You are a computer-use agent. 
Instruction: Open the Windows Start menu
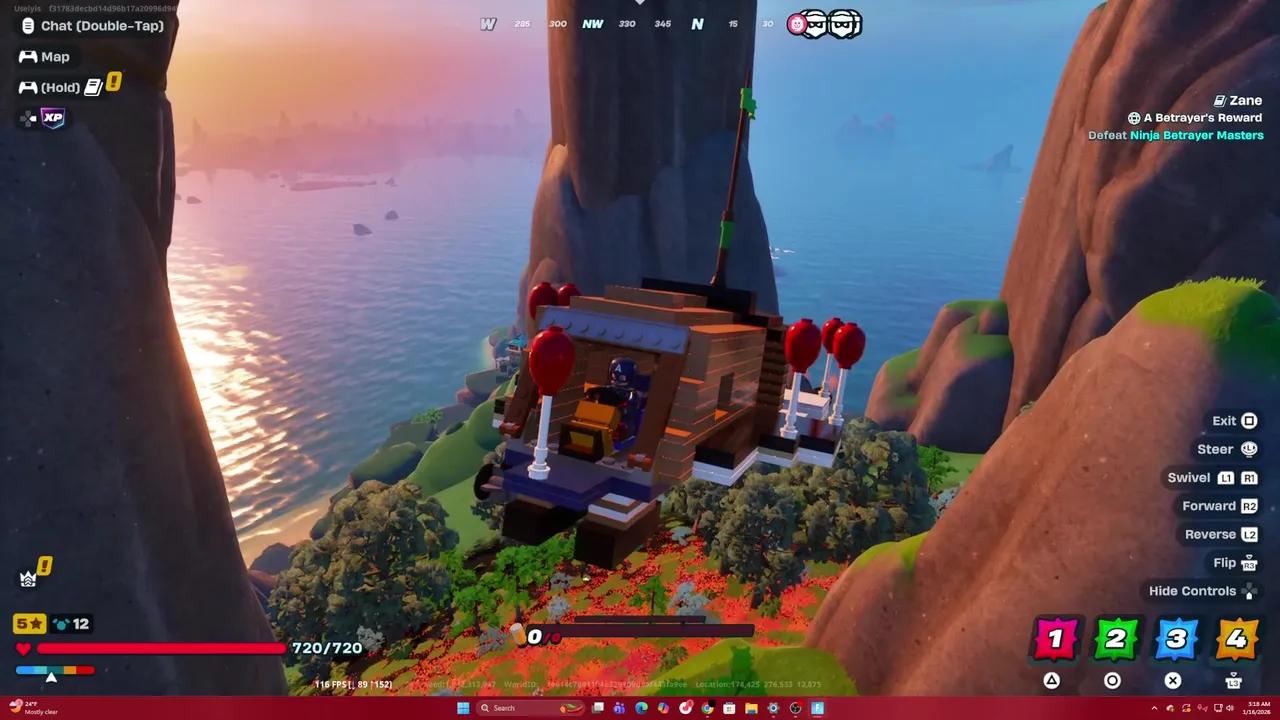tap(462, 707)
